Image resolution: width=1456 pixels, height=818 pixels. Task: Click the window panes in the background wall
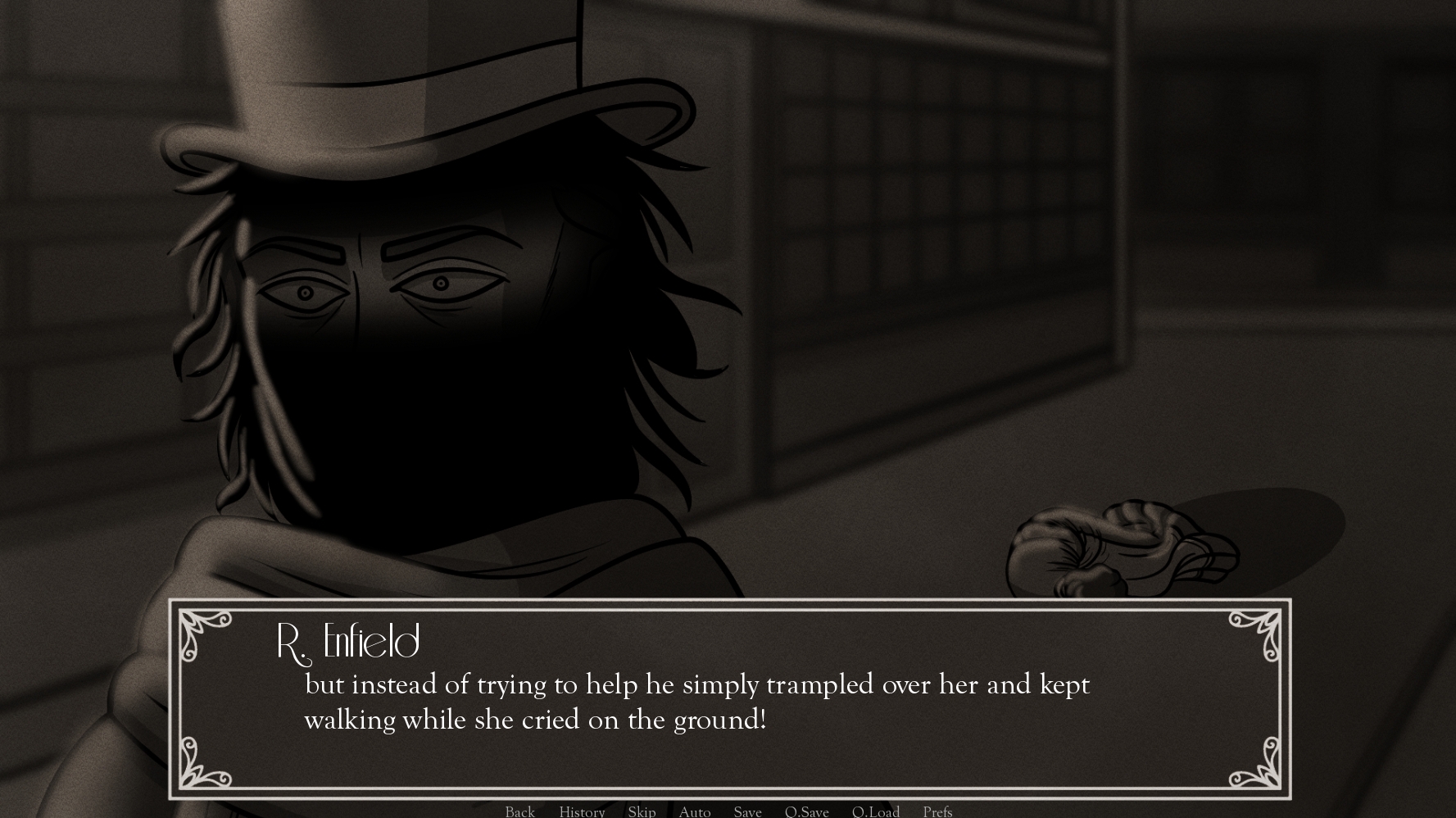tap(901, 205)
